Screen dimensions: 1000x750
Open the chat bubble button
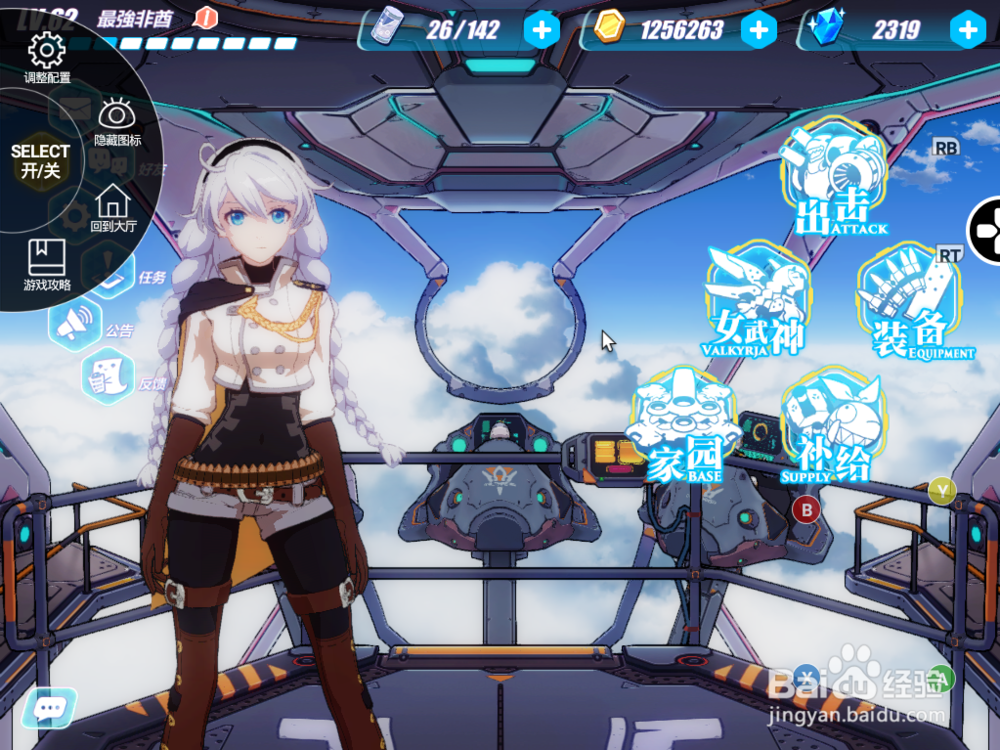49,708
